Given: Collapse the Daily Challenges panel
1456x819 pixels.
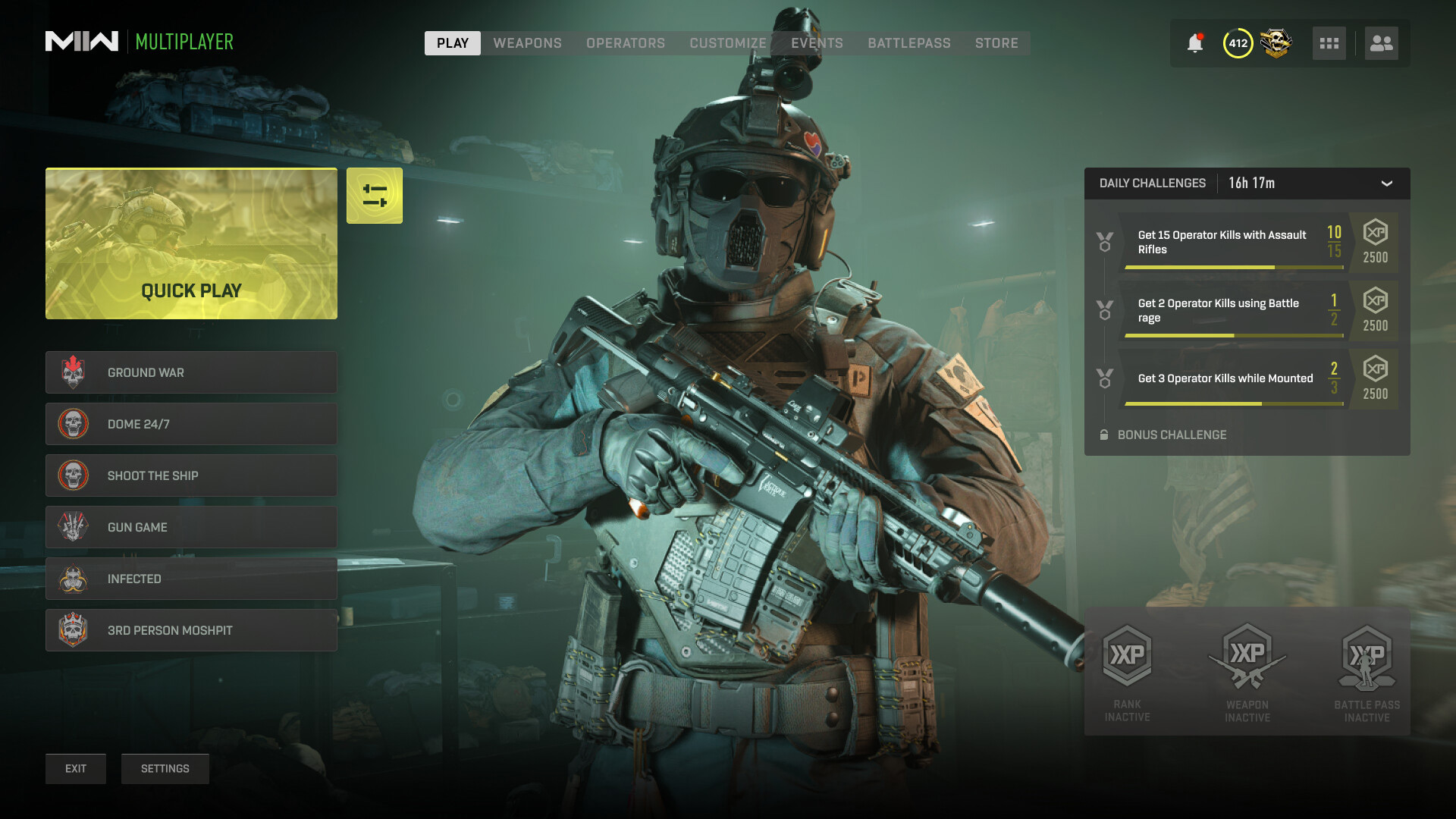Looking at the screenshot, I should click(x=1386, y=184).
